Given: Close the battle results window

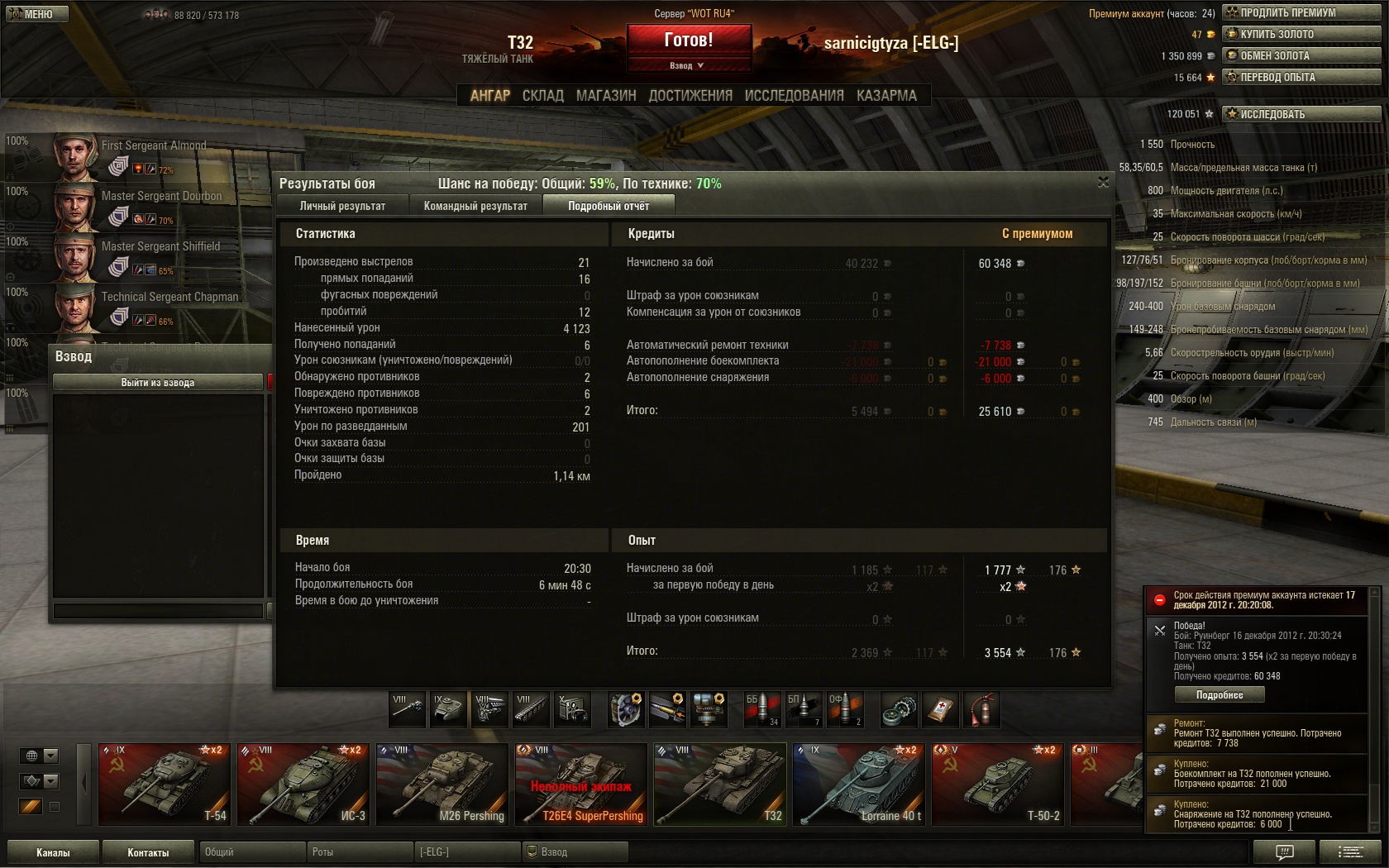Looking at the screenshot, I should (1103, 183).
